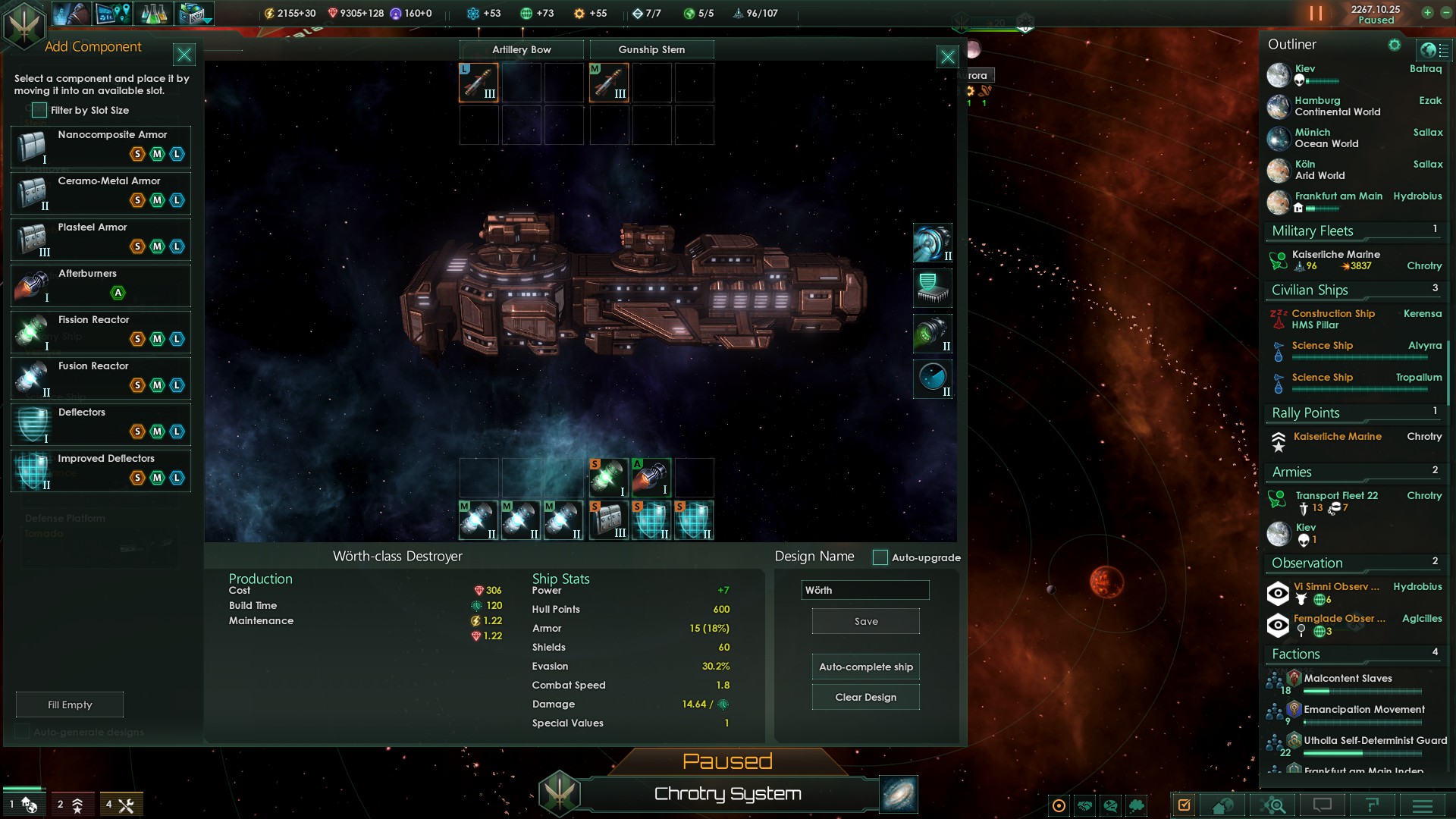Unpause the game with the pause button

click(1316, 14)
